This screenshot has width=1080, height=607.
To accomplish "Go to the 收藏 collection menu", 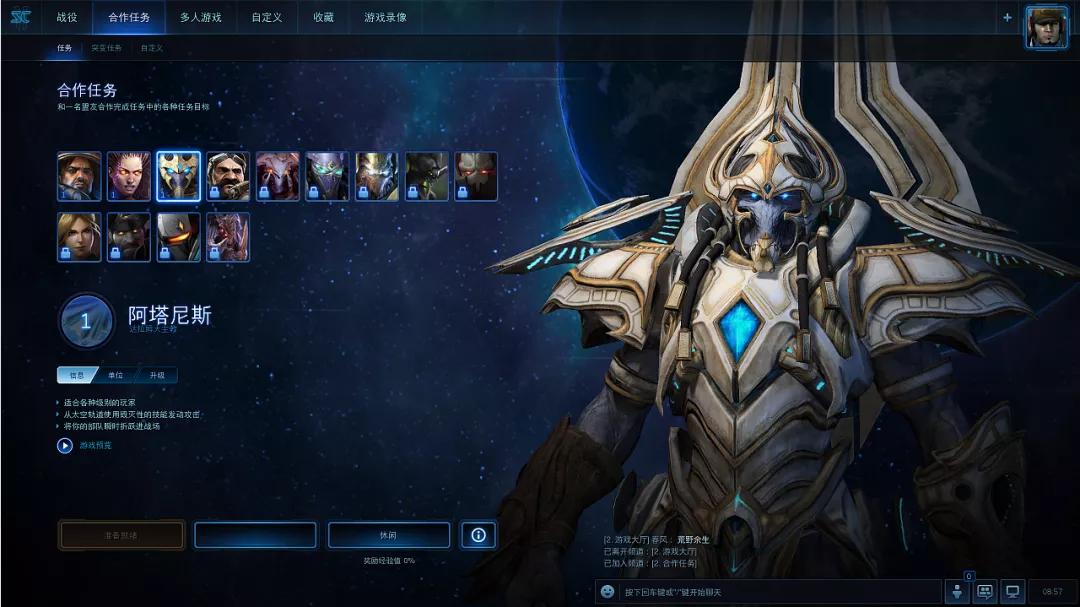I will pos(323,17).
